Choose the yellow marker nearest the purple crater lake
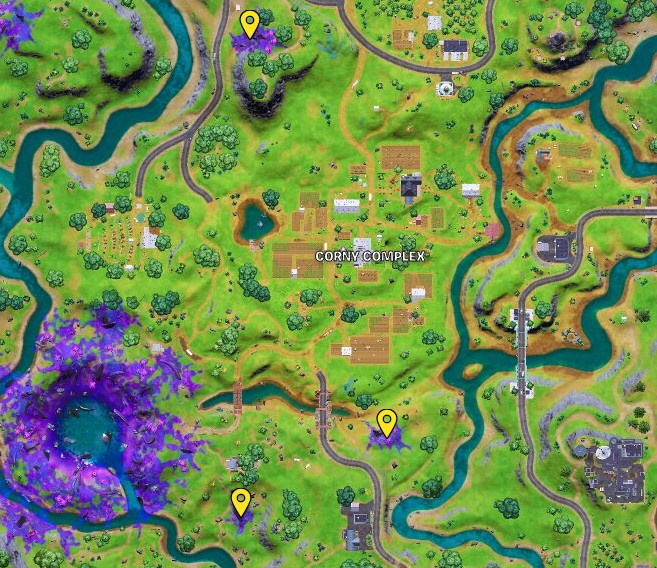 [240, 500]
